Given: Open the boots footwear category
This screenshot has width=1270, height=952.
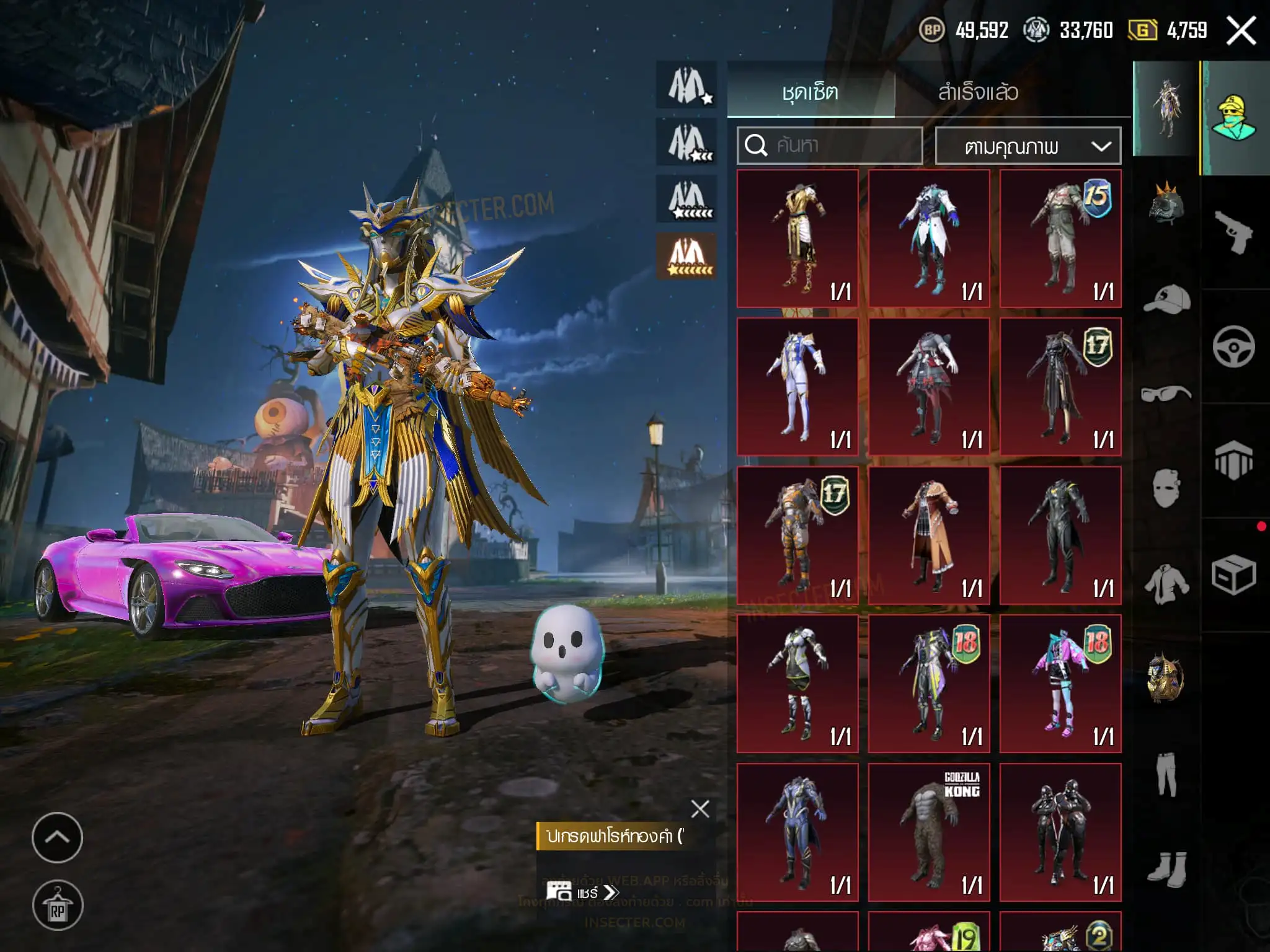Looking at the screenshot, I should (1166, 866).
